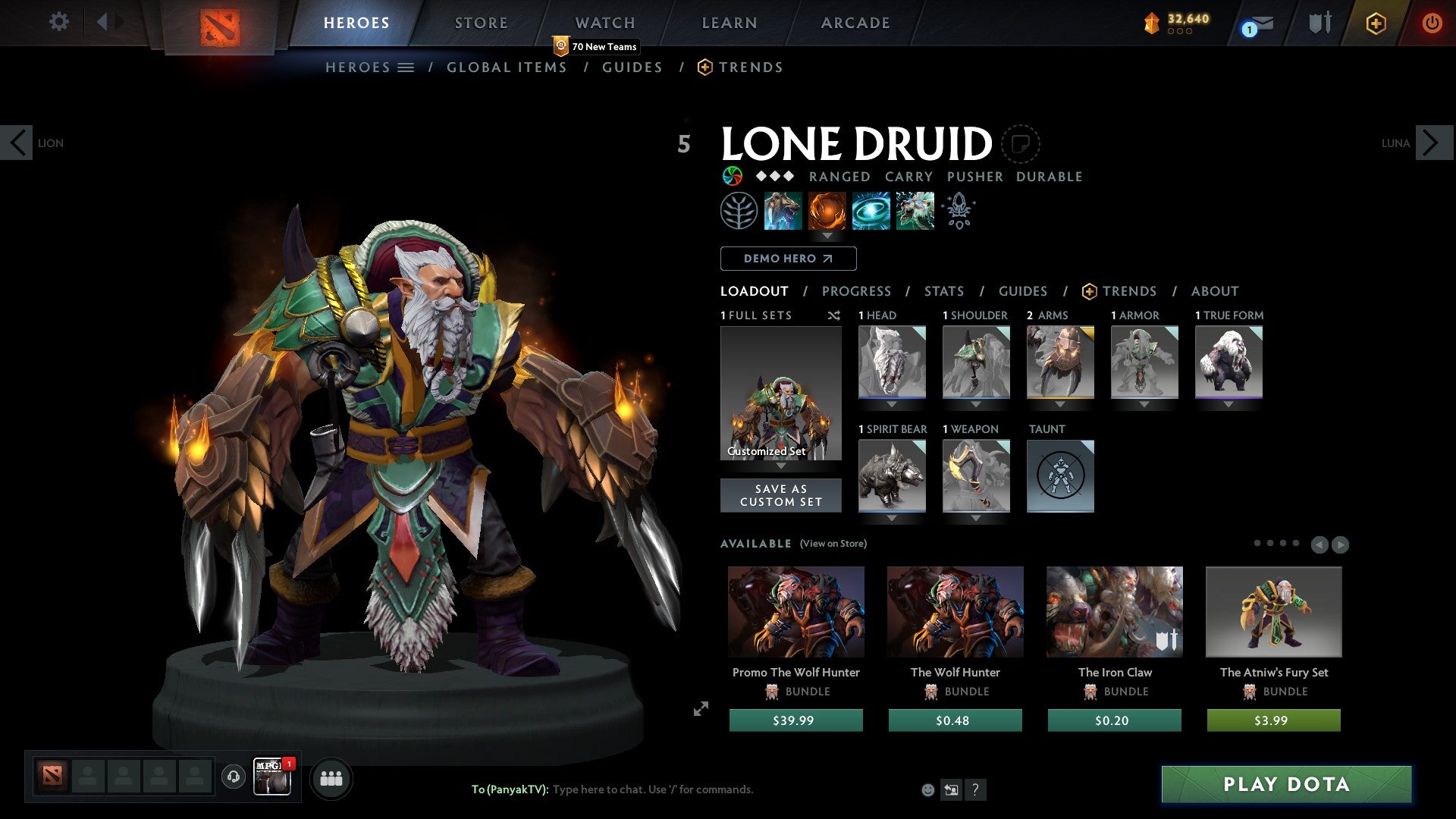Open the emoticon picker beside the chat box

pos(928,789)
